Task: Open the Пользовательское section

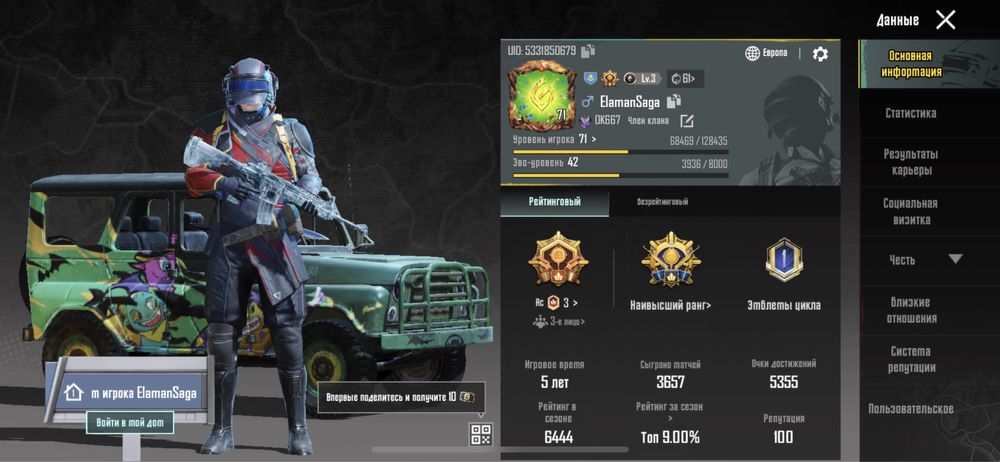Action: pyautogui.click(x=910, y=409)
